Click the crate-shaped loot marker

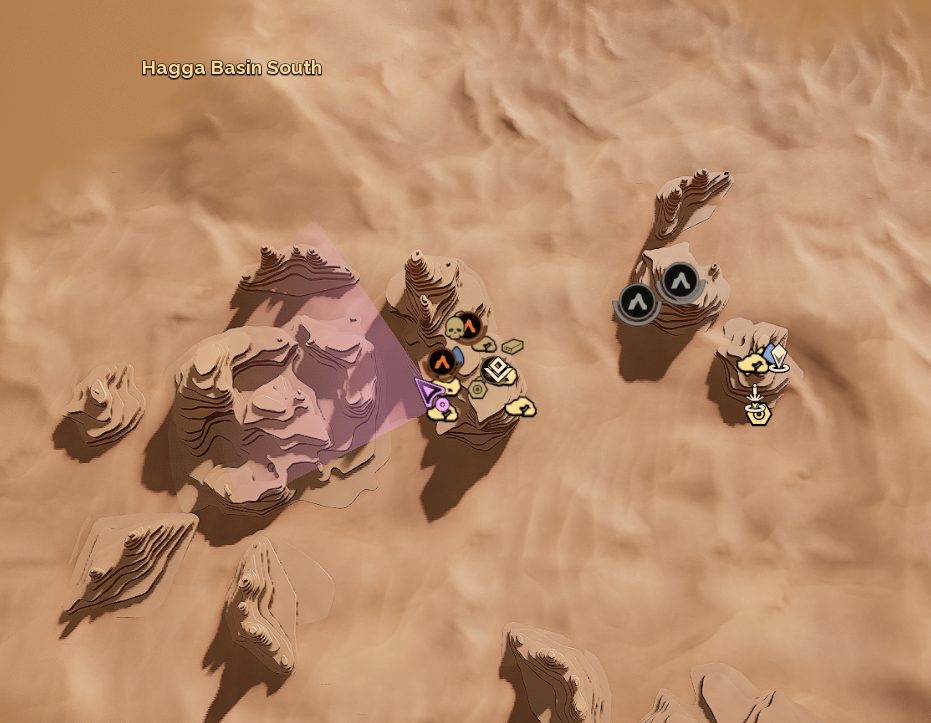point(512,347)
